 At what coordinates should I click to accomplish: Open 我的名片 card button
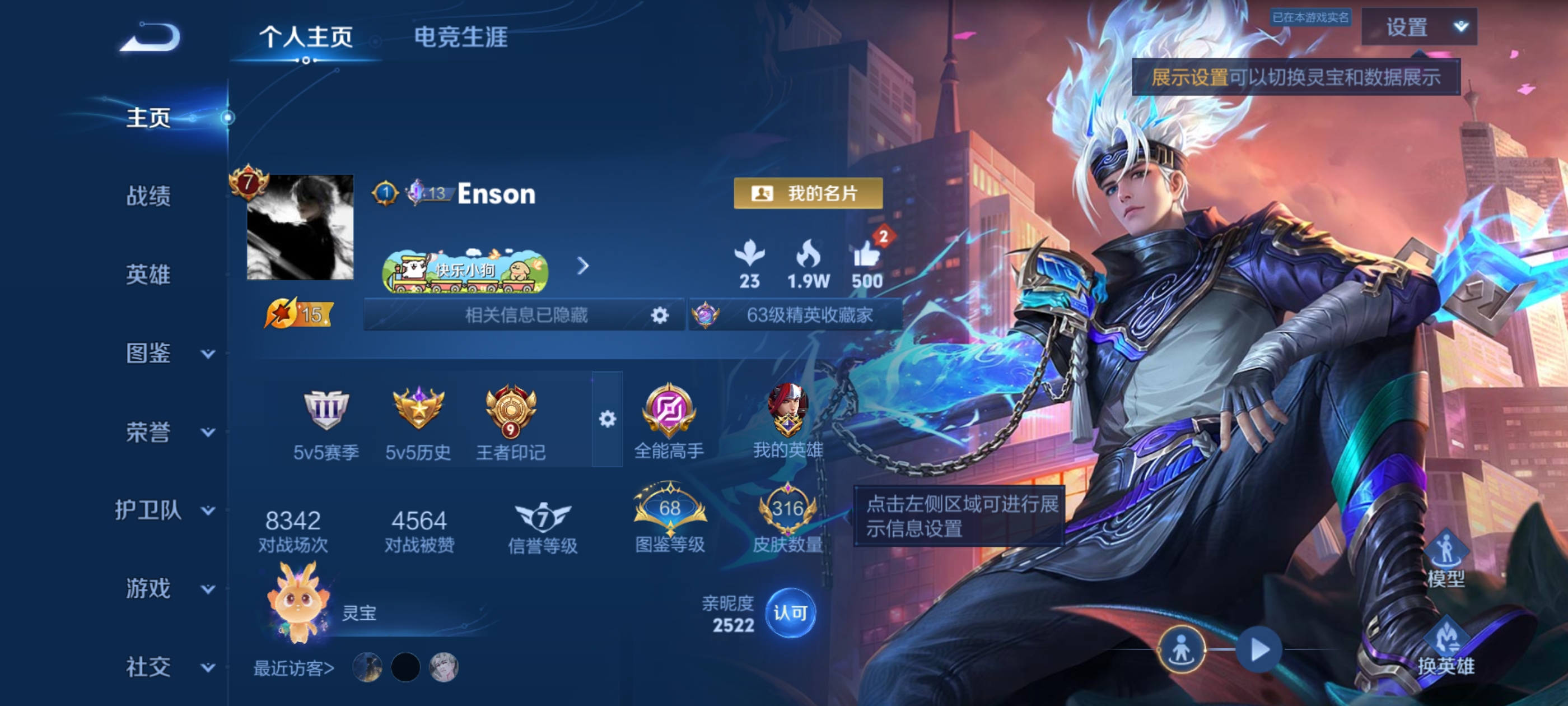coord(808,194)
